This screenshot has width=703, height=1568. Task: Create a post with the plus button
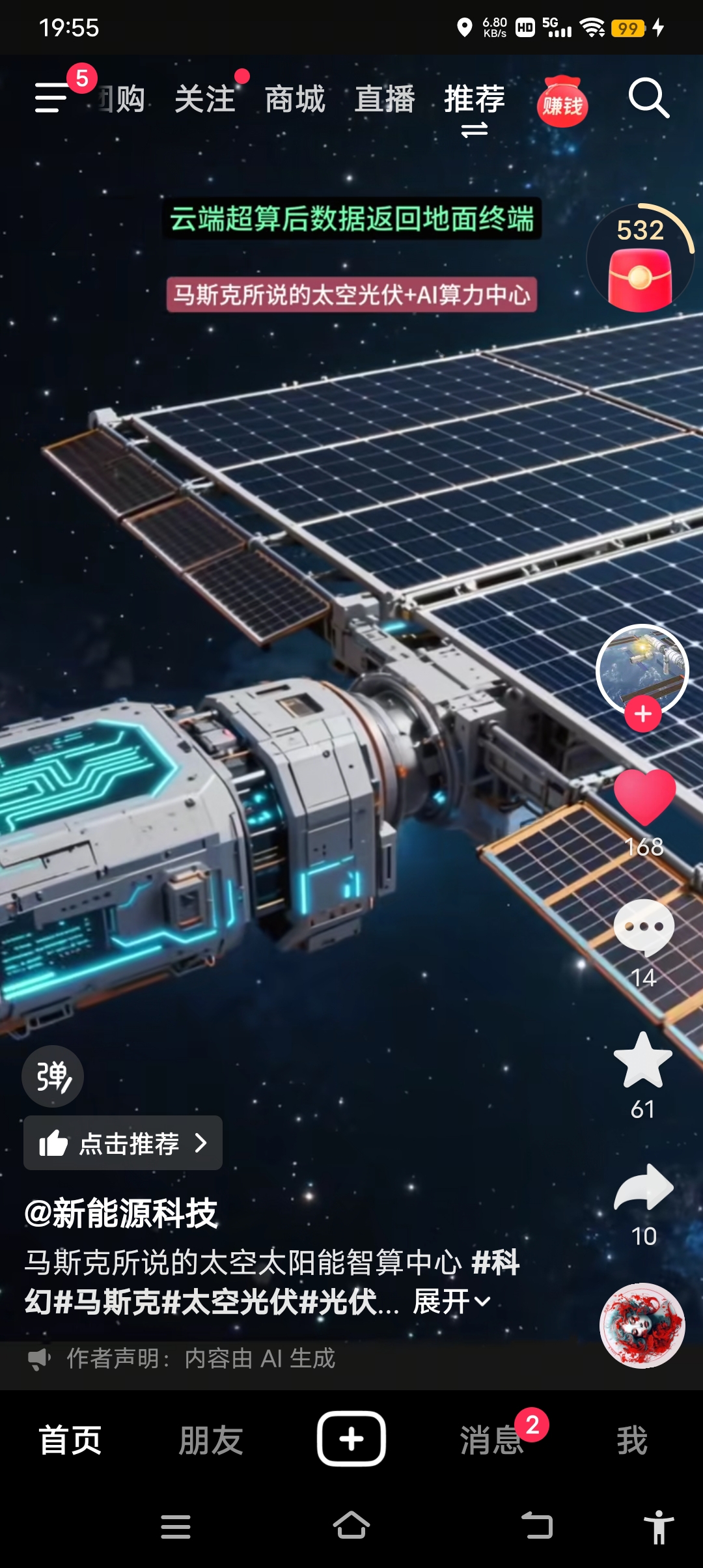coord(351,1438)
